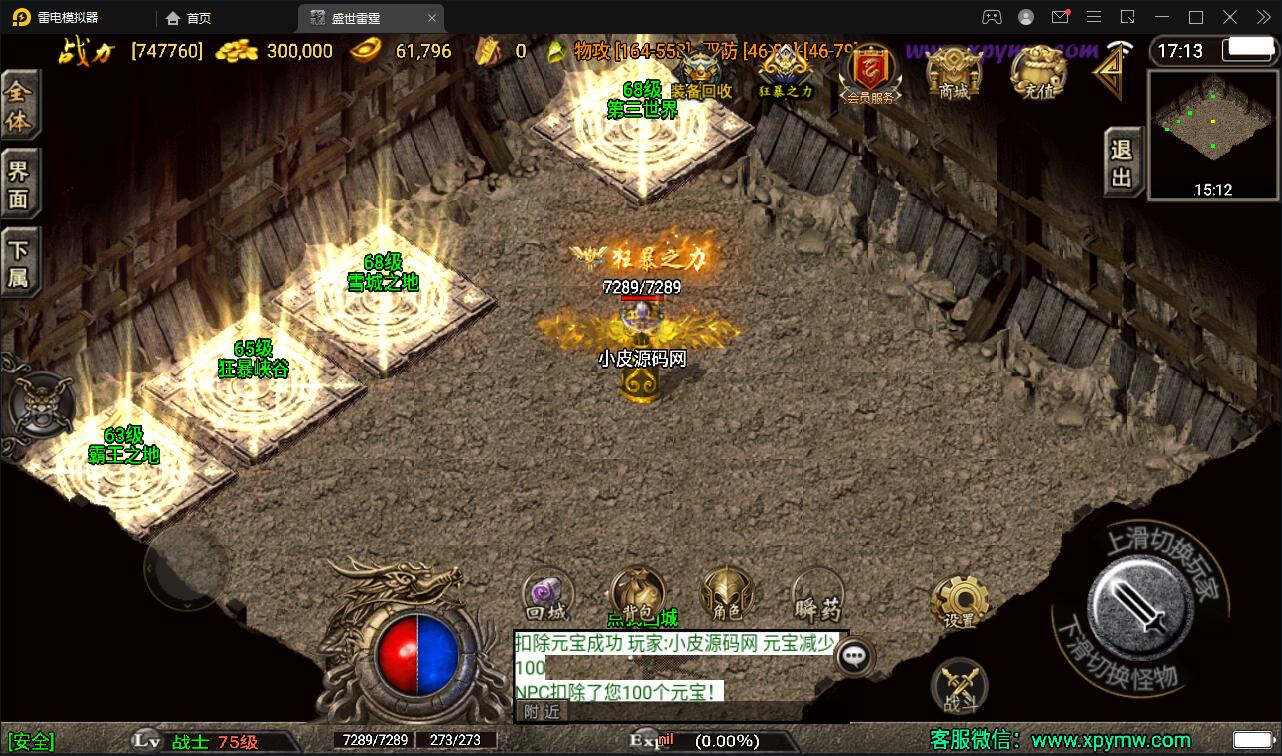The height and width of the screenshot is (756, 1282).
Task: Open the 设置 settings gear
Action: pyautogui.click(x=959, y=603)
